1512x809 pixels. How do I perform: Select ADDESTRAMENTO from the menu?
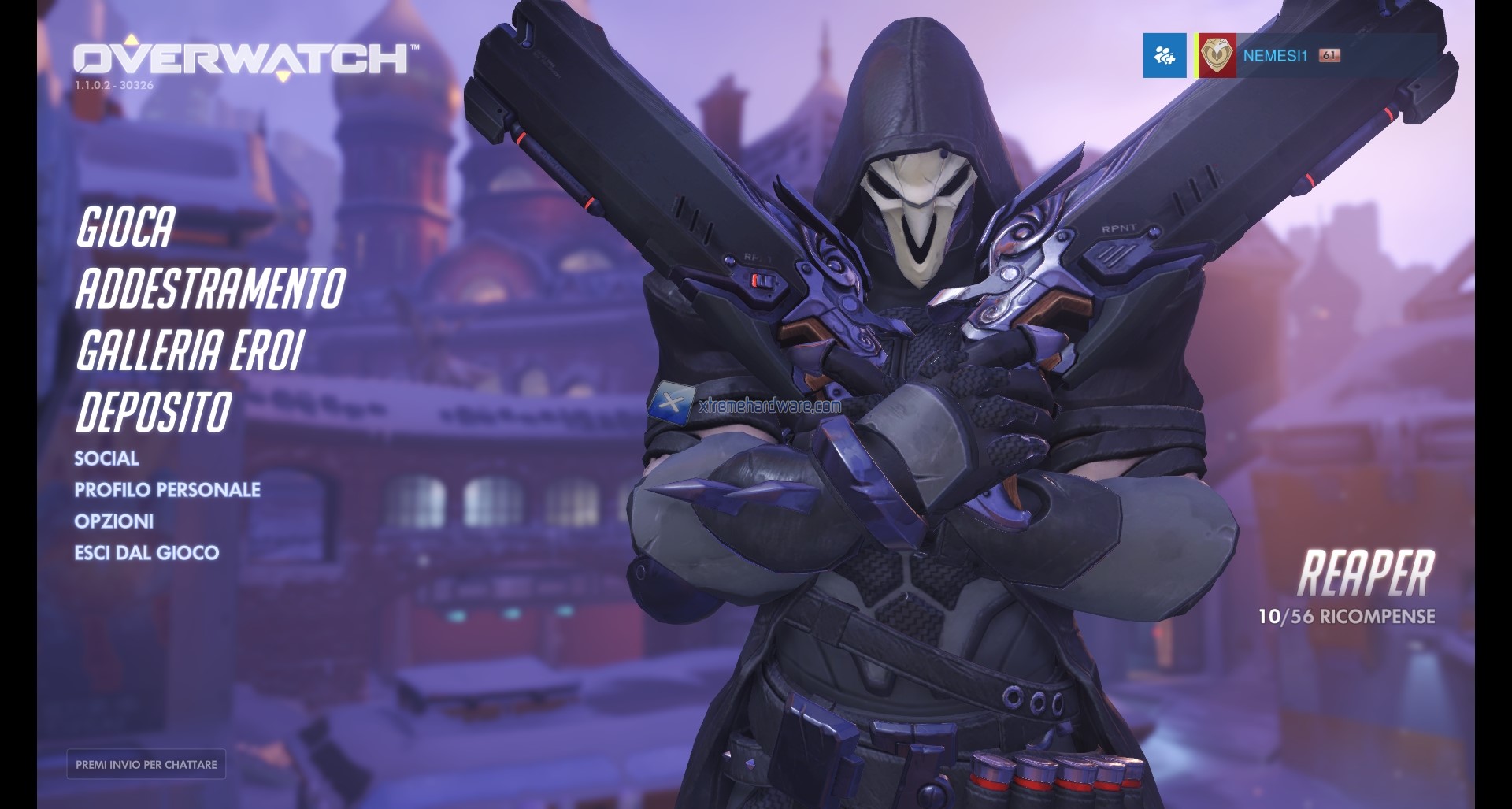tap(209, 288)
